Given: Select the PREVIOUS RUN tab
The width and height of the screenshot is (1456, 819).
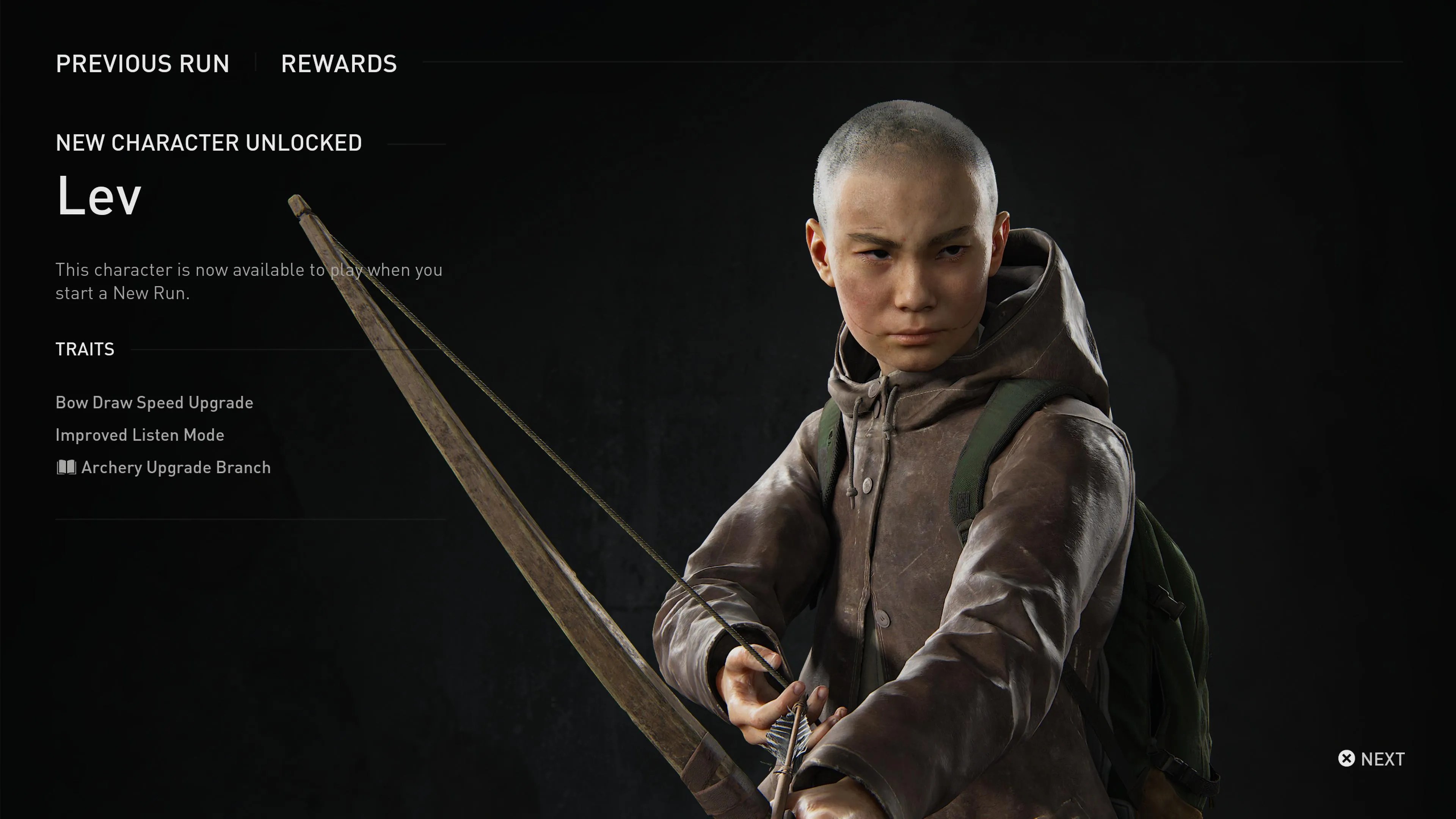Looking at the screenshot, I should point(143,64).
